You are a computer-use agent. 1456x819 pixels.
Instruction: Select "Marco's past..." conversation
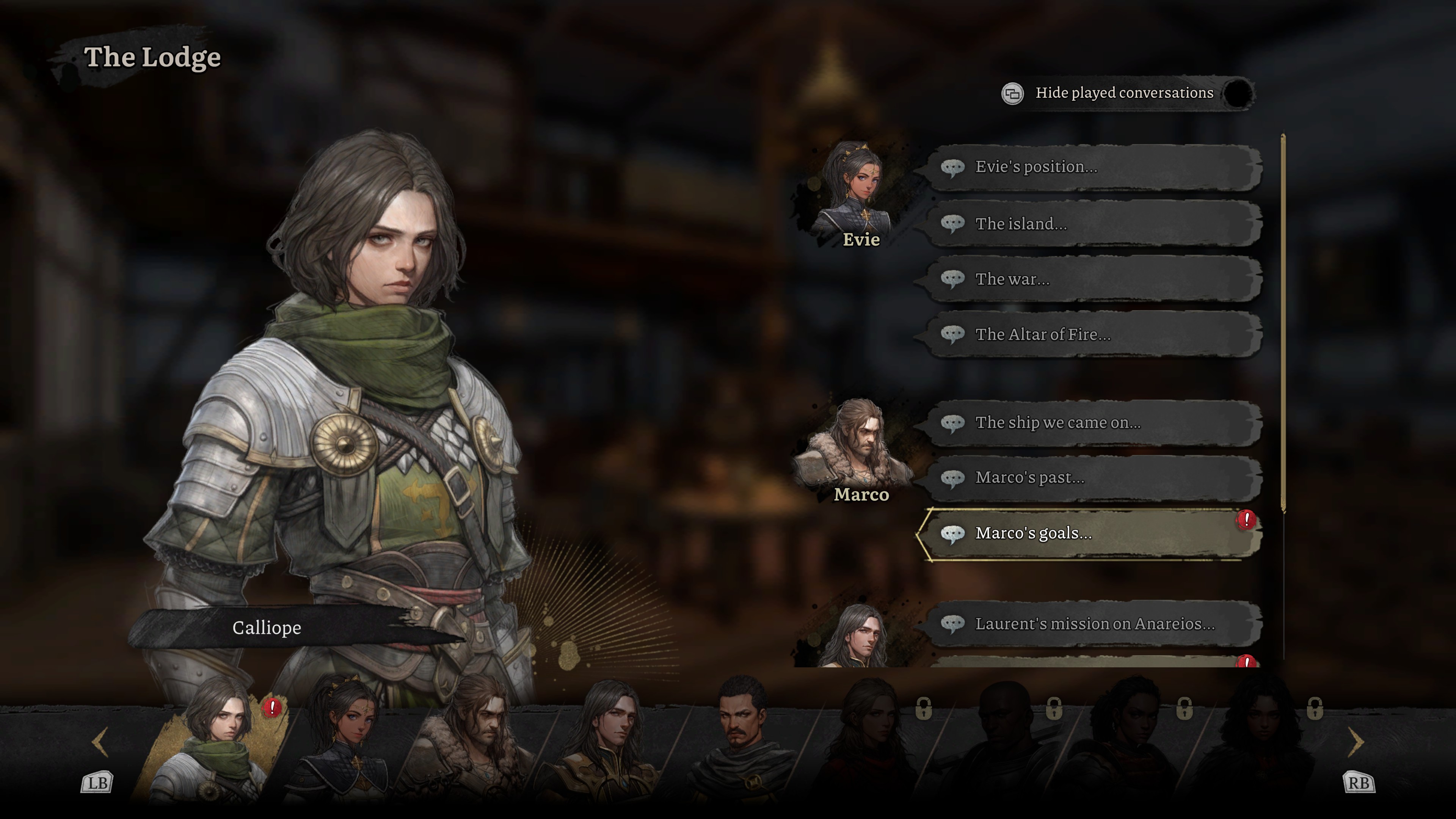point(1094,478)
